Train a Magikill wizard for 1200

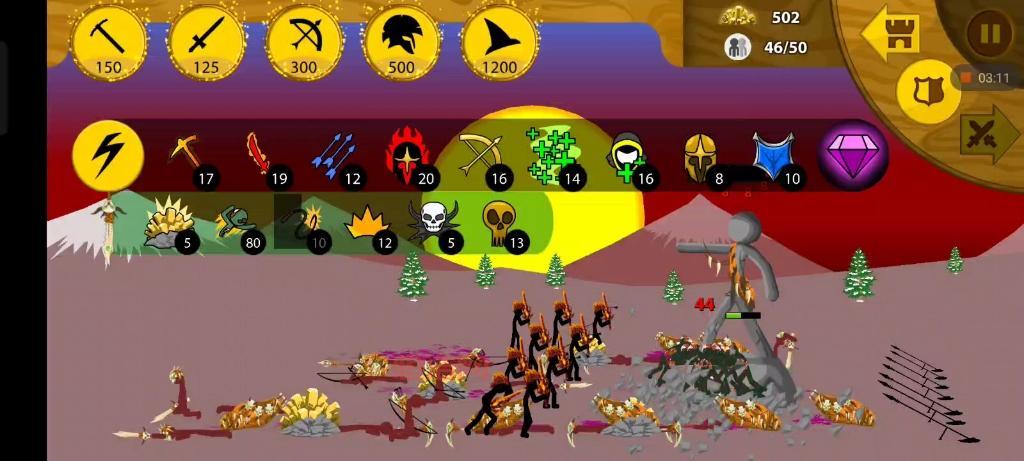point(499,42)
